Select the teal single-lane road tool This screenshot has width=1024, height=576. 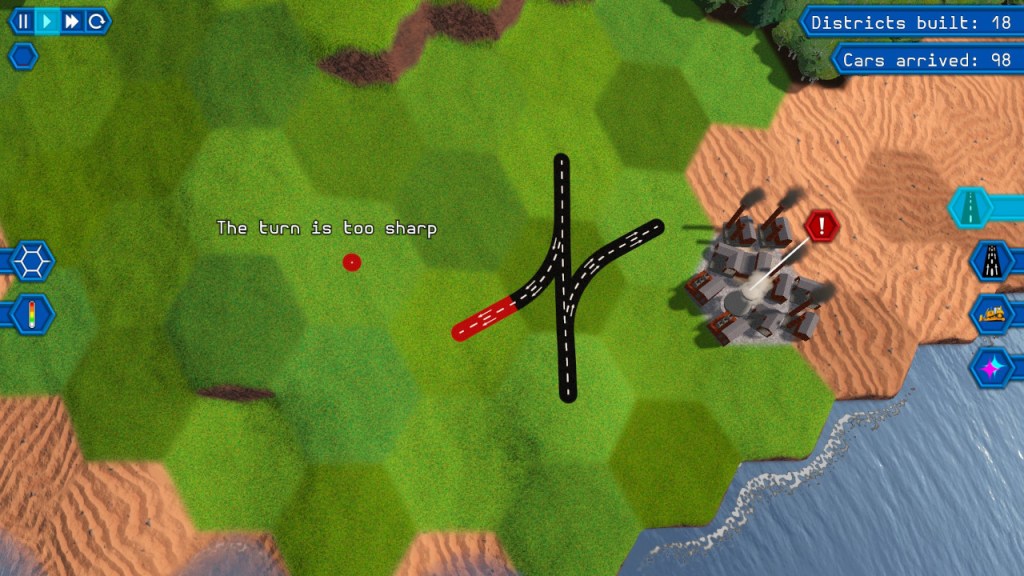click(971, 207)
